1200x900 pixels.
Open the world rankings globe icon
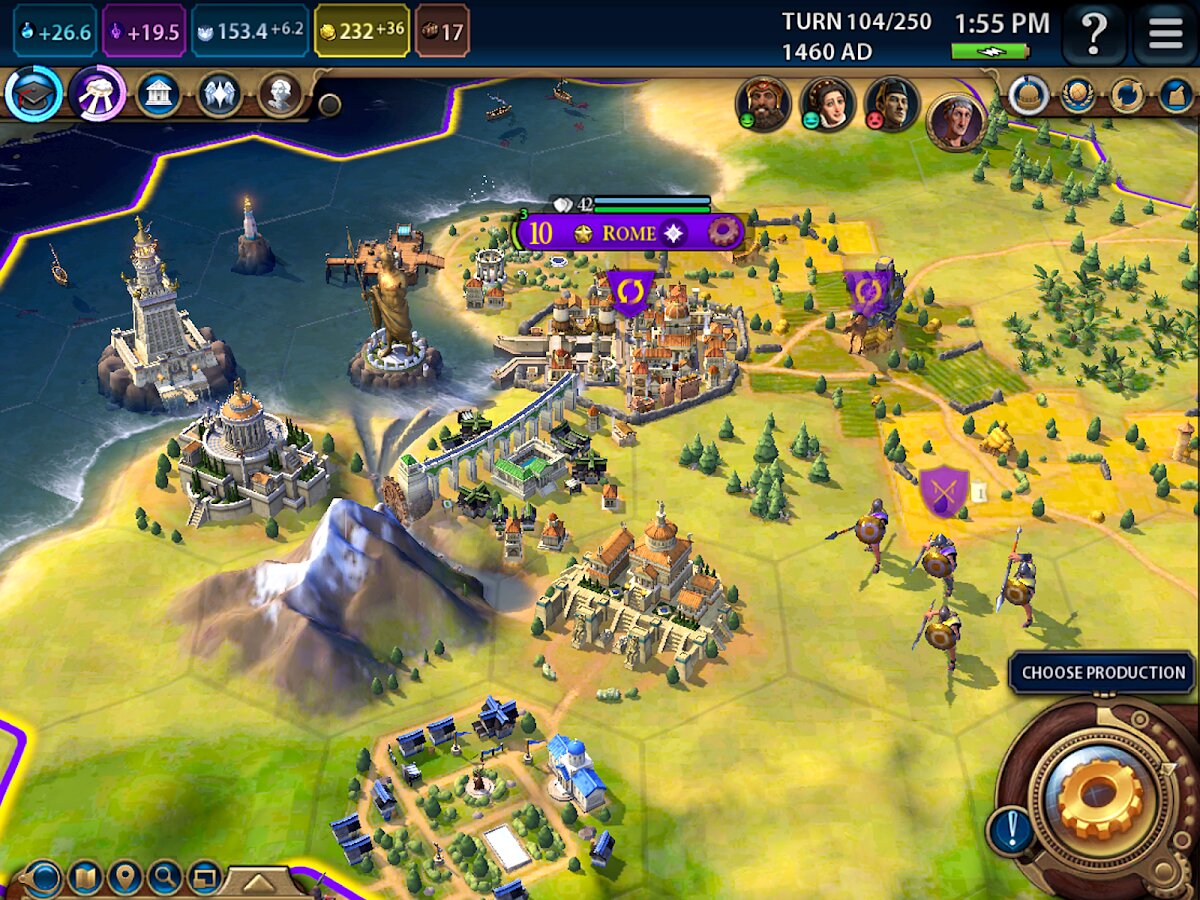pyautogui.click(x=1079, y=95)
